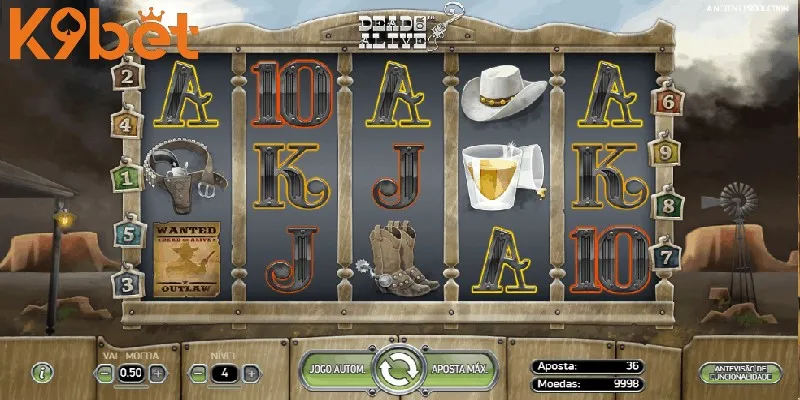
Task: Select payline 2 marker
Action: click(127, 75)
